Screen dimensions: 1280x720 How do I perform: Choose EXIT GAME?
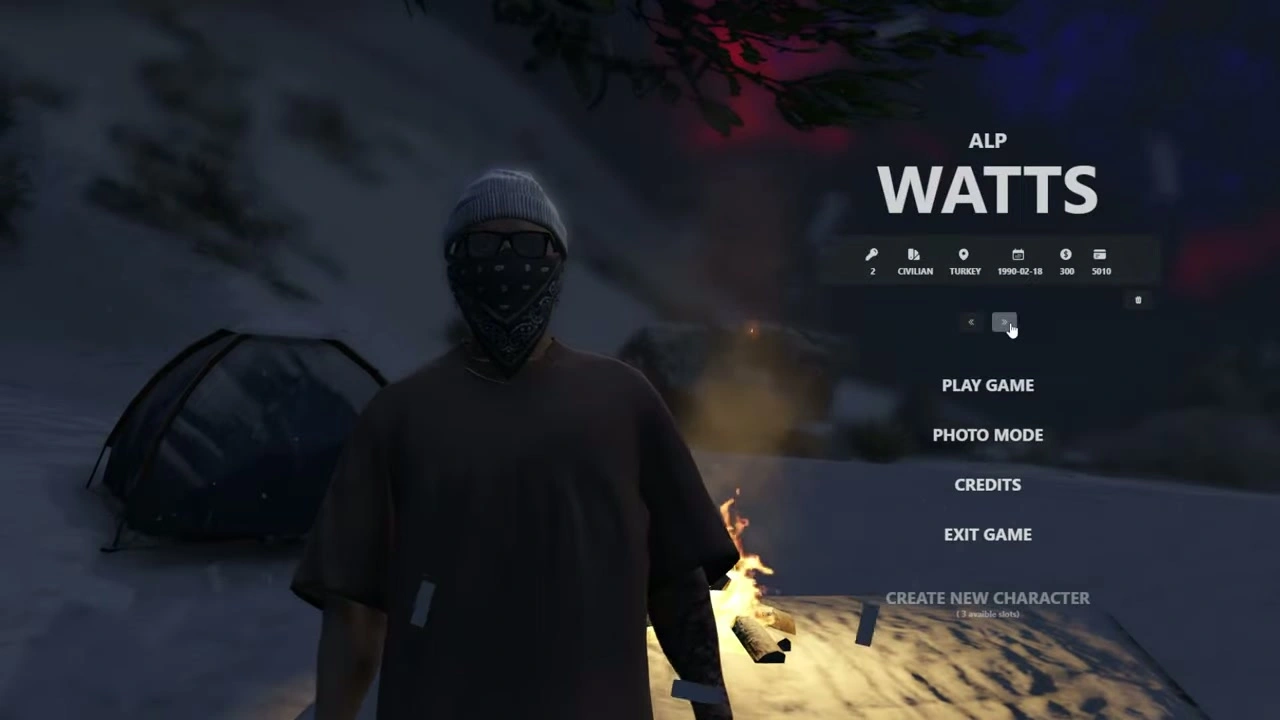987,535
